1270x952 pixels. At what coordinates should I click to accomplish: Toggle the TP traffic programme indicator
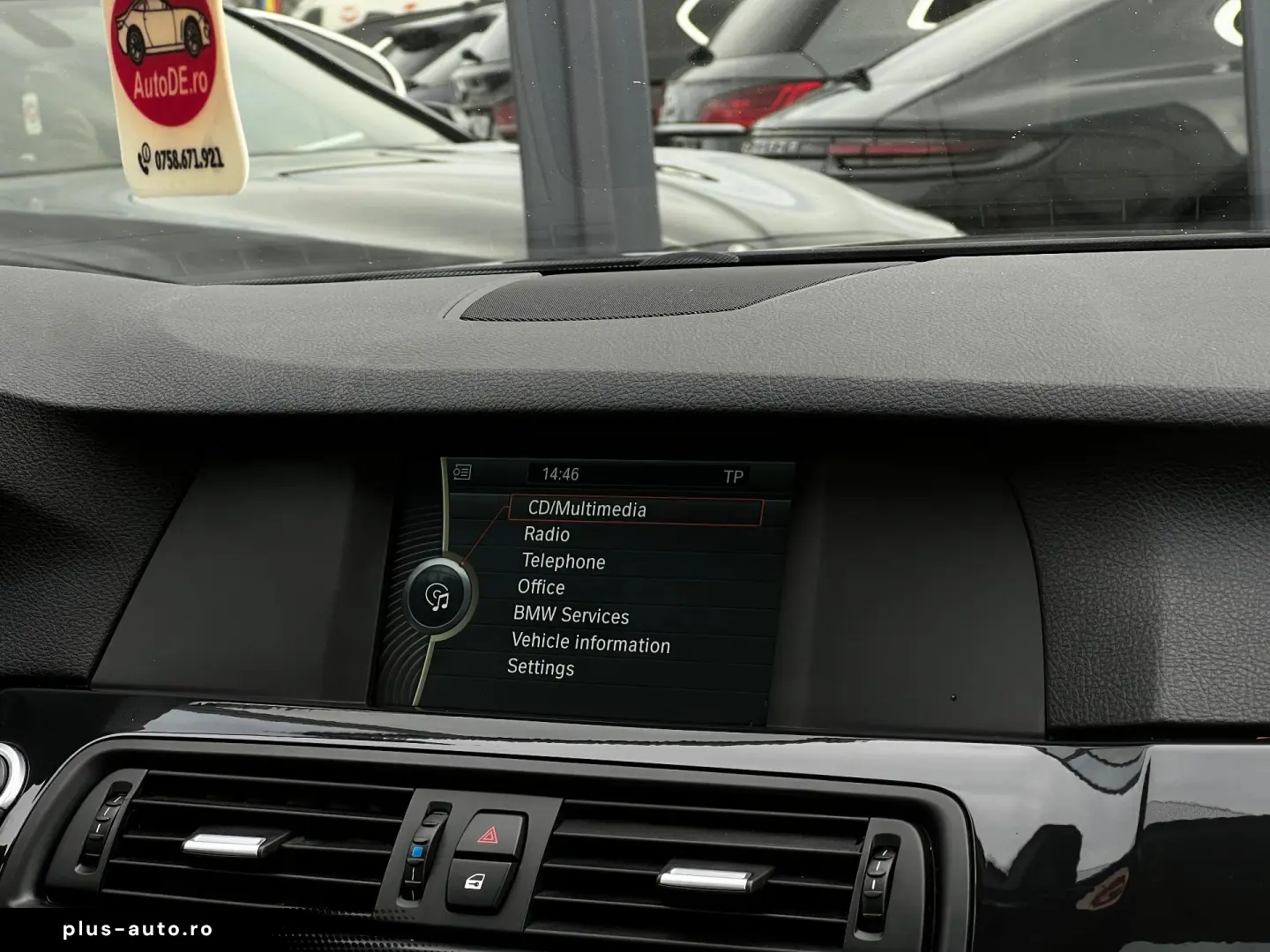tap(734, 474)
